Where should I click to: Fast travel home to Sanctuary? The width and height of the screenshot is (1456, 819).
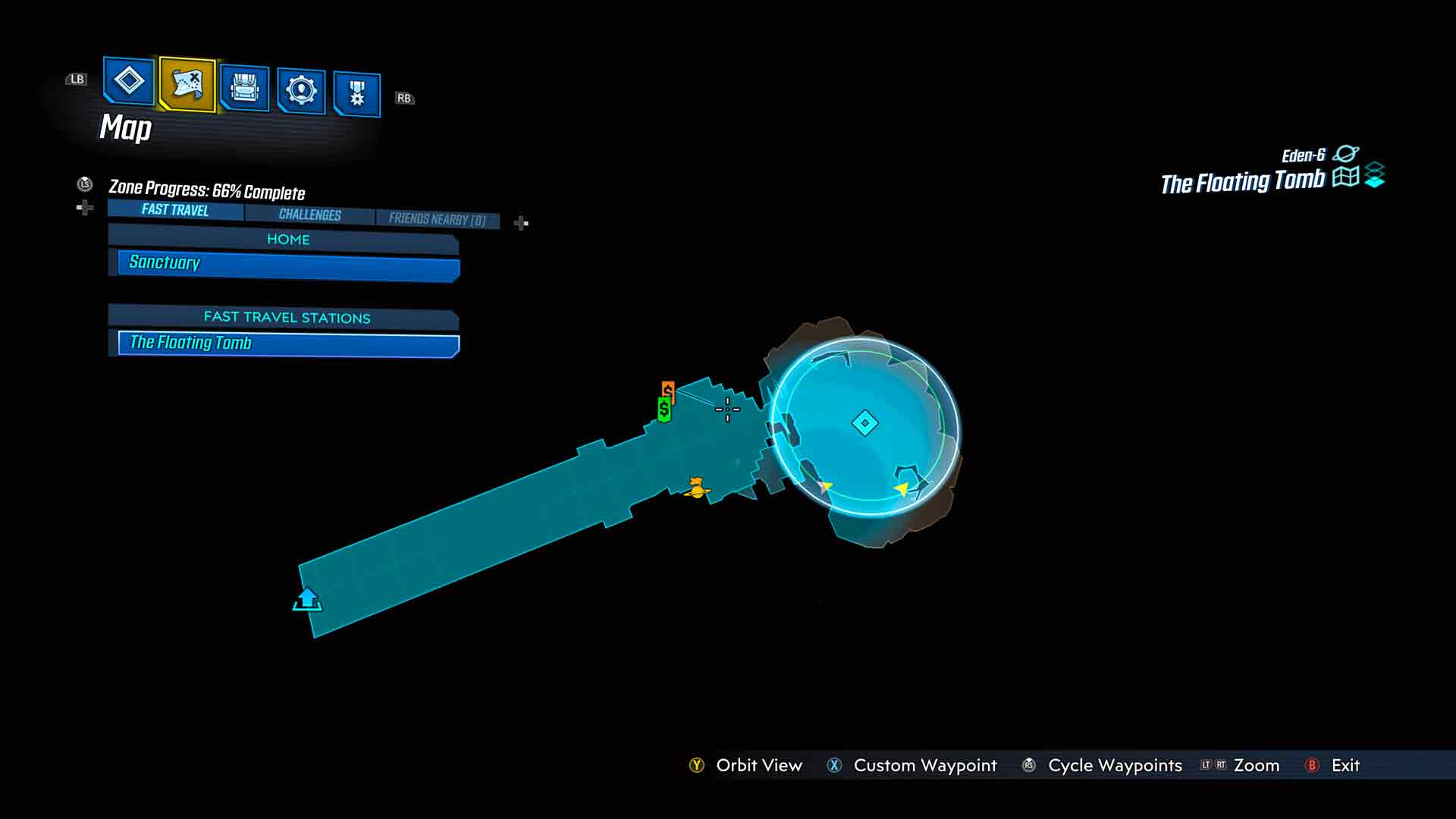point(288,263)
